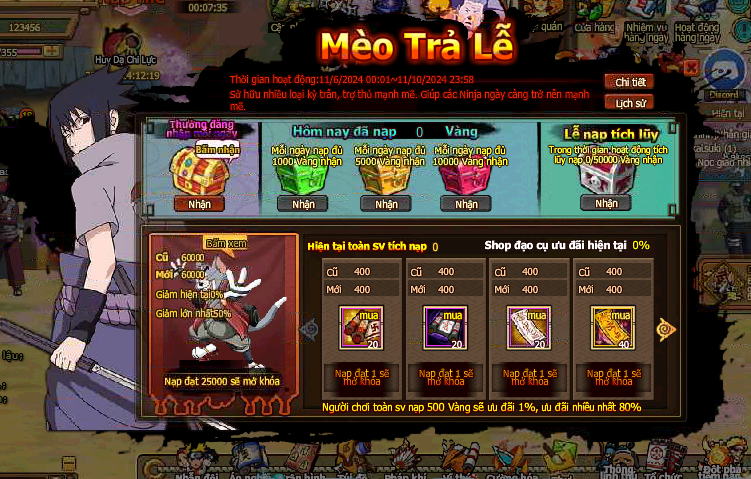Claim the accumulated top-up chest reward

(606, 203)
